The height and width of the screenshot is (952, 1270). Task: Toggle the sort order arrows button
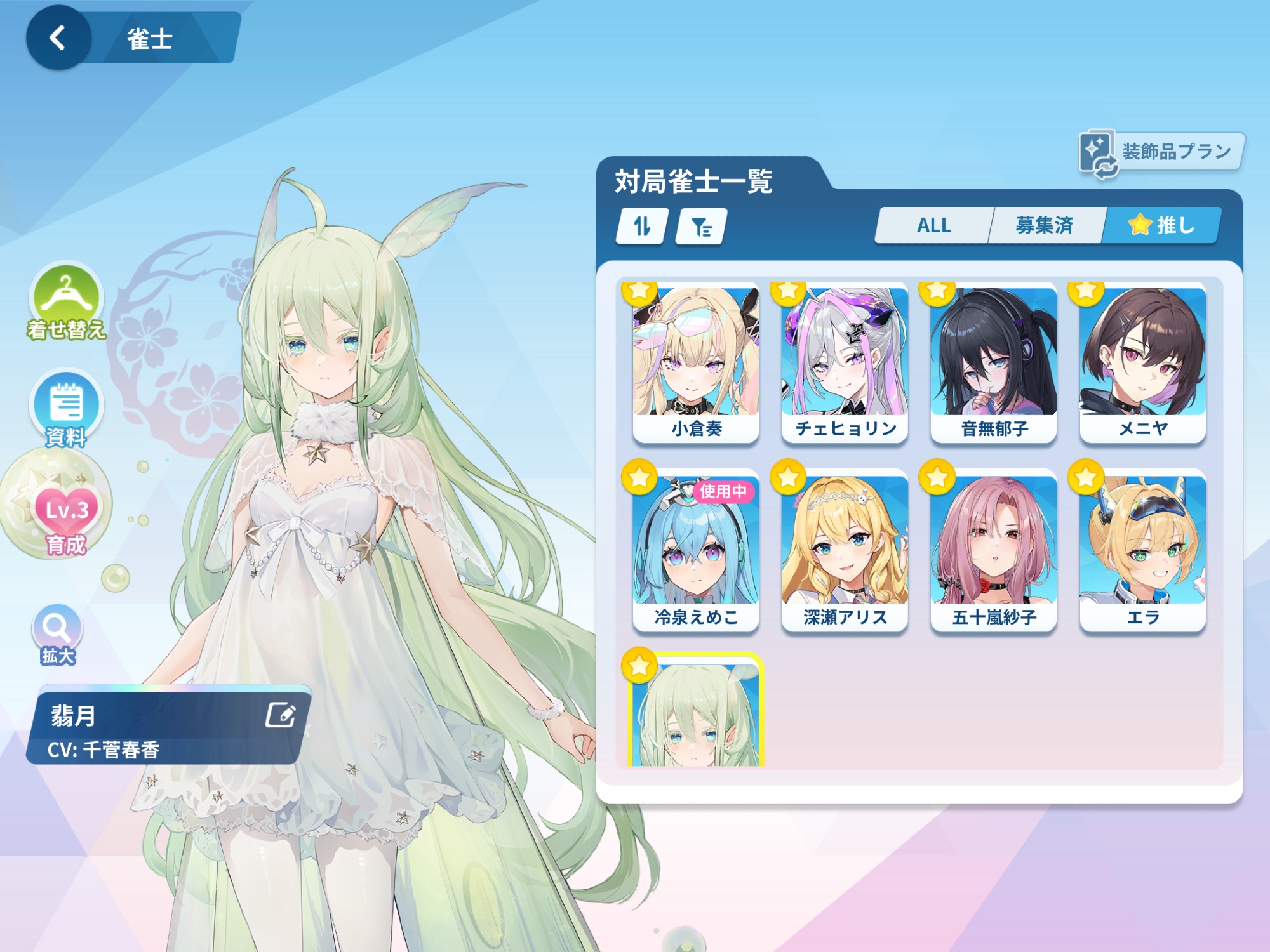[642, 226]
